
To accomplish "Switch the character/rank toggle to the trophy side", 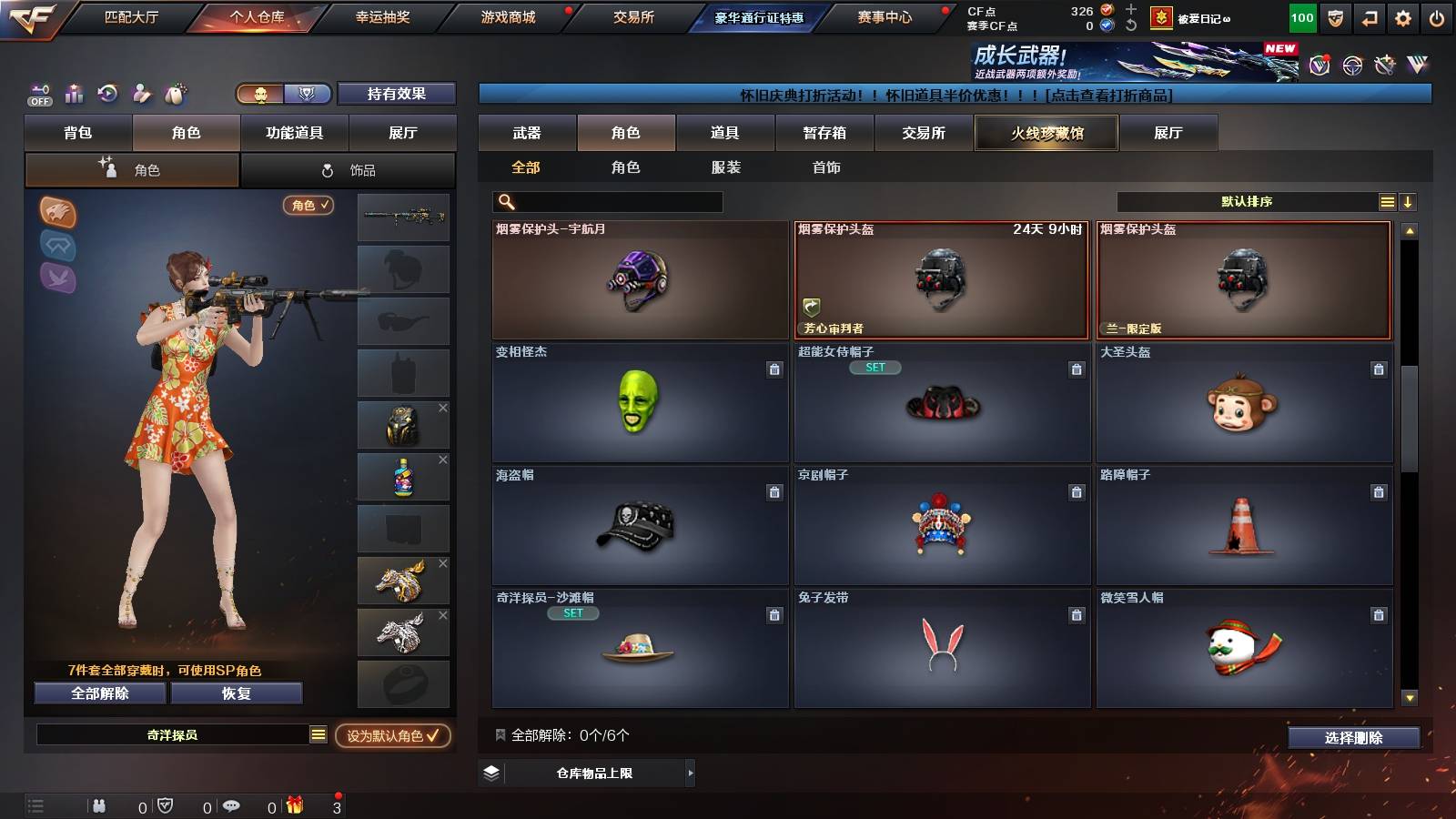I will (x=307, y=94).
